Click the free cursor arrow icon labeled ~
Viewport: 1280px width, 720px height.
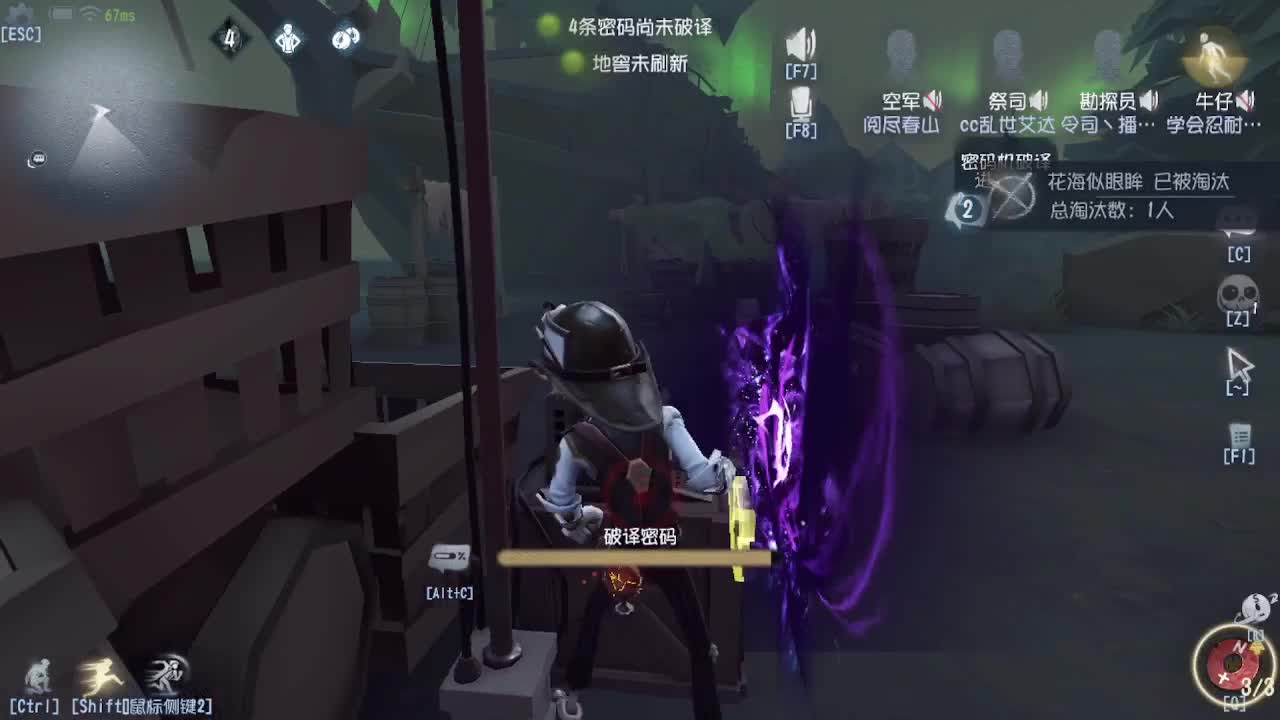(x=1238, y=366)
